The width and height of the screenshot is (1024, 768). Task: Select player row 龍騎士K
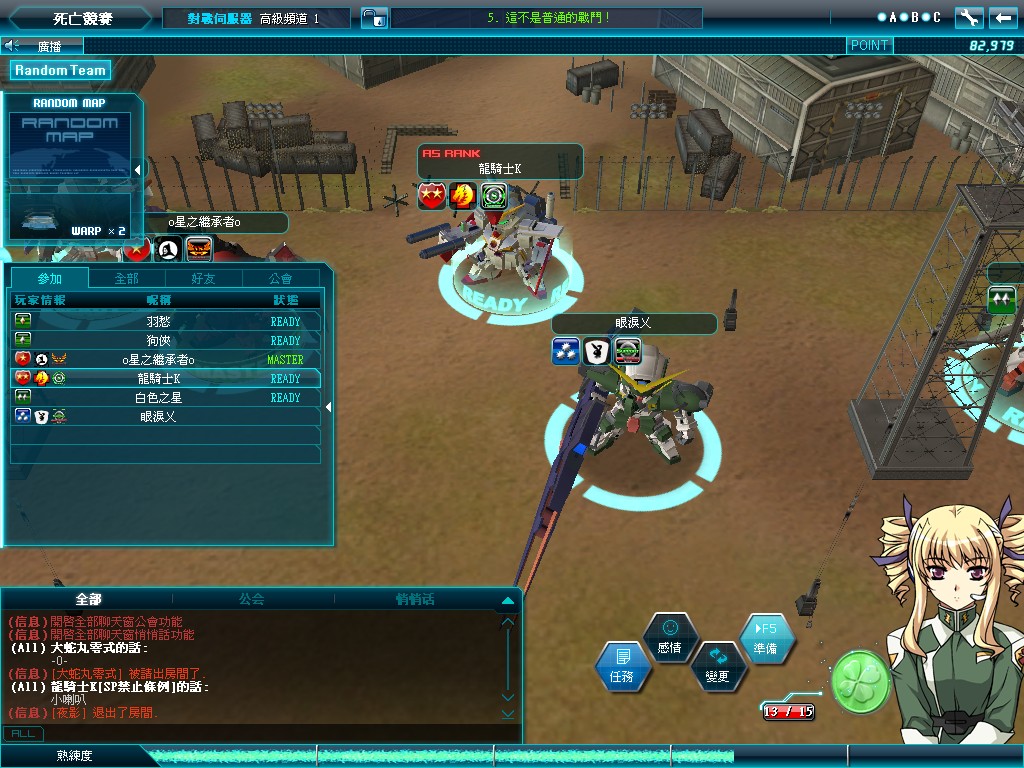click(165, 378)
